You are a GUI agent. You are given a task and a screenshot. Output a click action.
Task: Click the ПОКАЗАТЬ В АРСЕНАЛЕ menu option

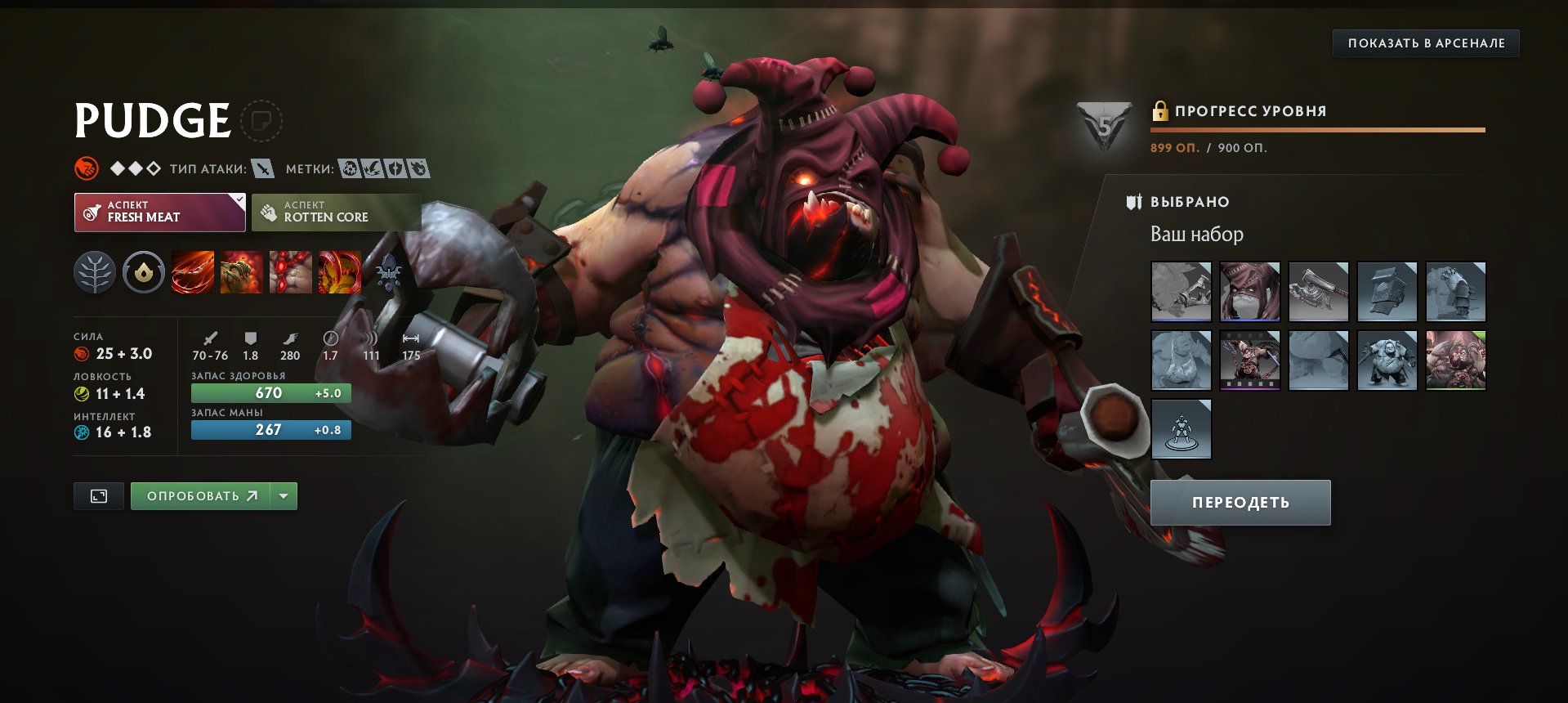pos(1424,43)
